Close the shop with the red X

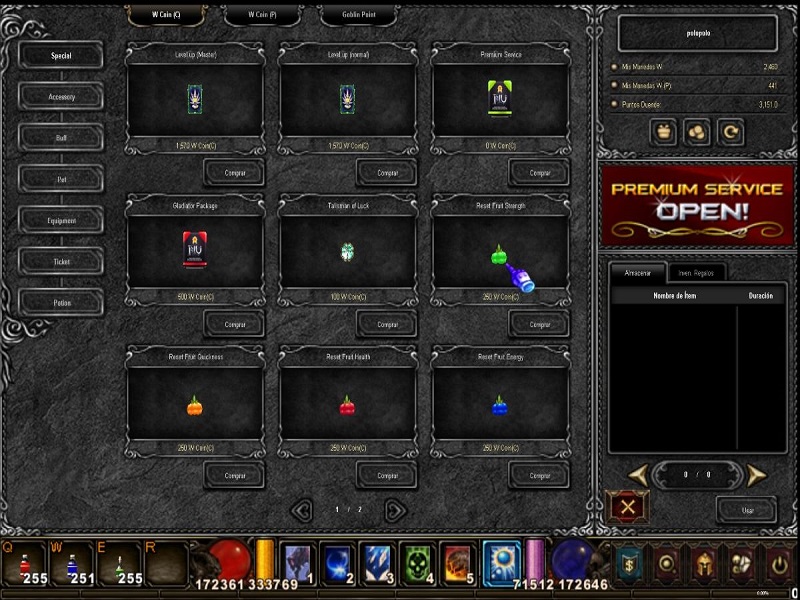(628, 508)
